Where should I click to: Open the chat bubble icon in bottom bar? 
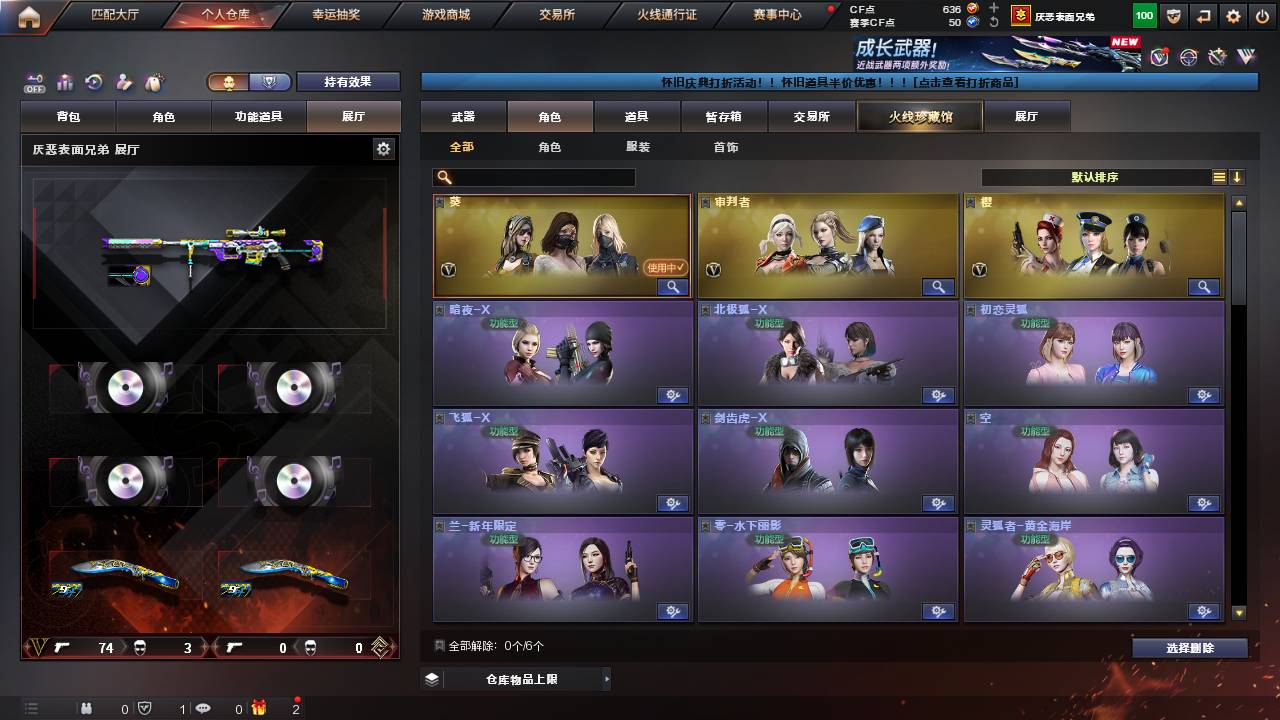pyautogui.click(x=204, y=709)
